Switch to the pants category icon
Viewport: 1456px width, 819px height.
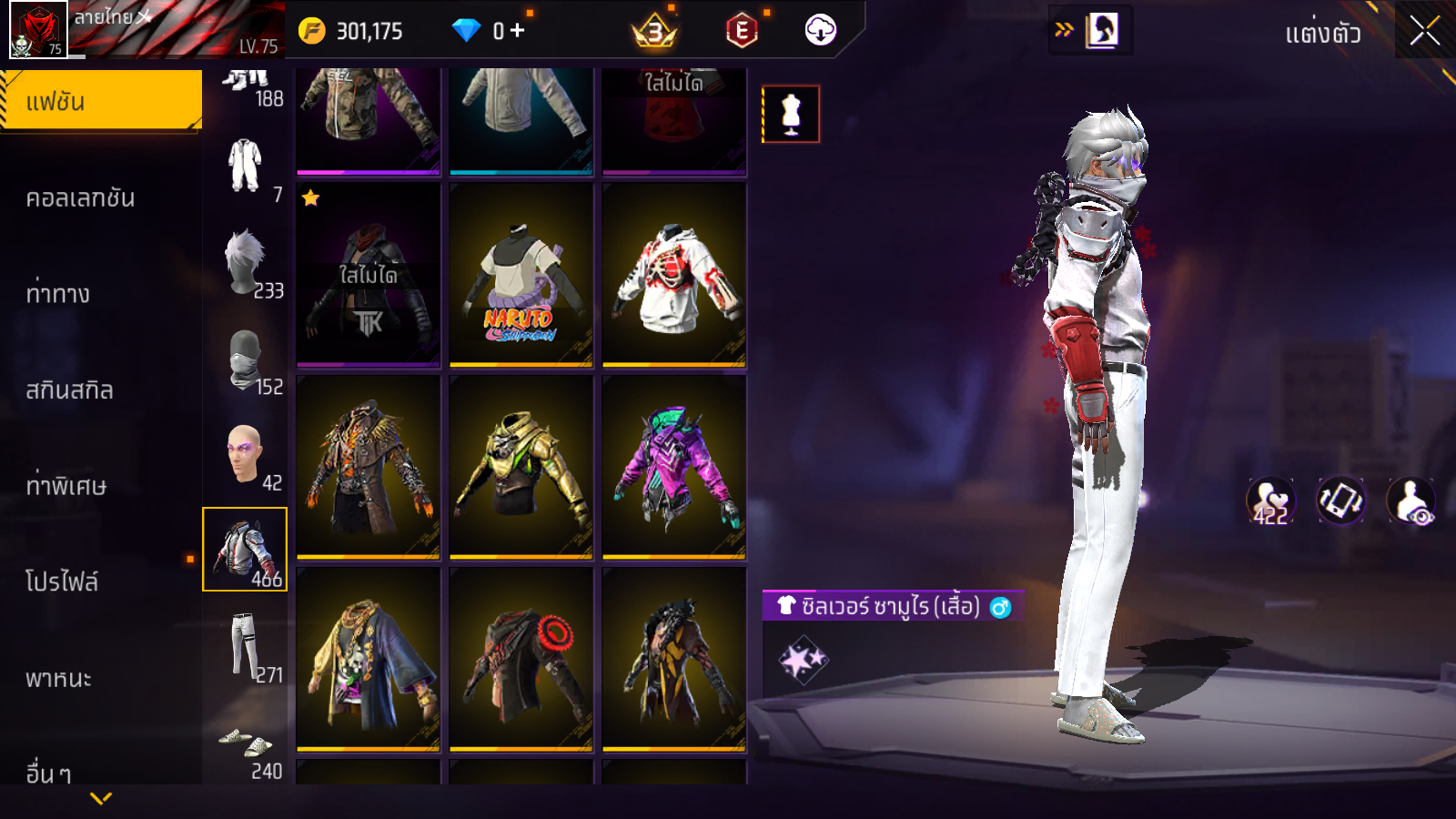[x=245, y=646]
